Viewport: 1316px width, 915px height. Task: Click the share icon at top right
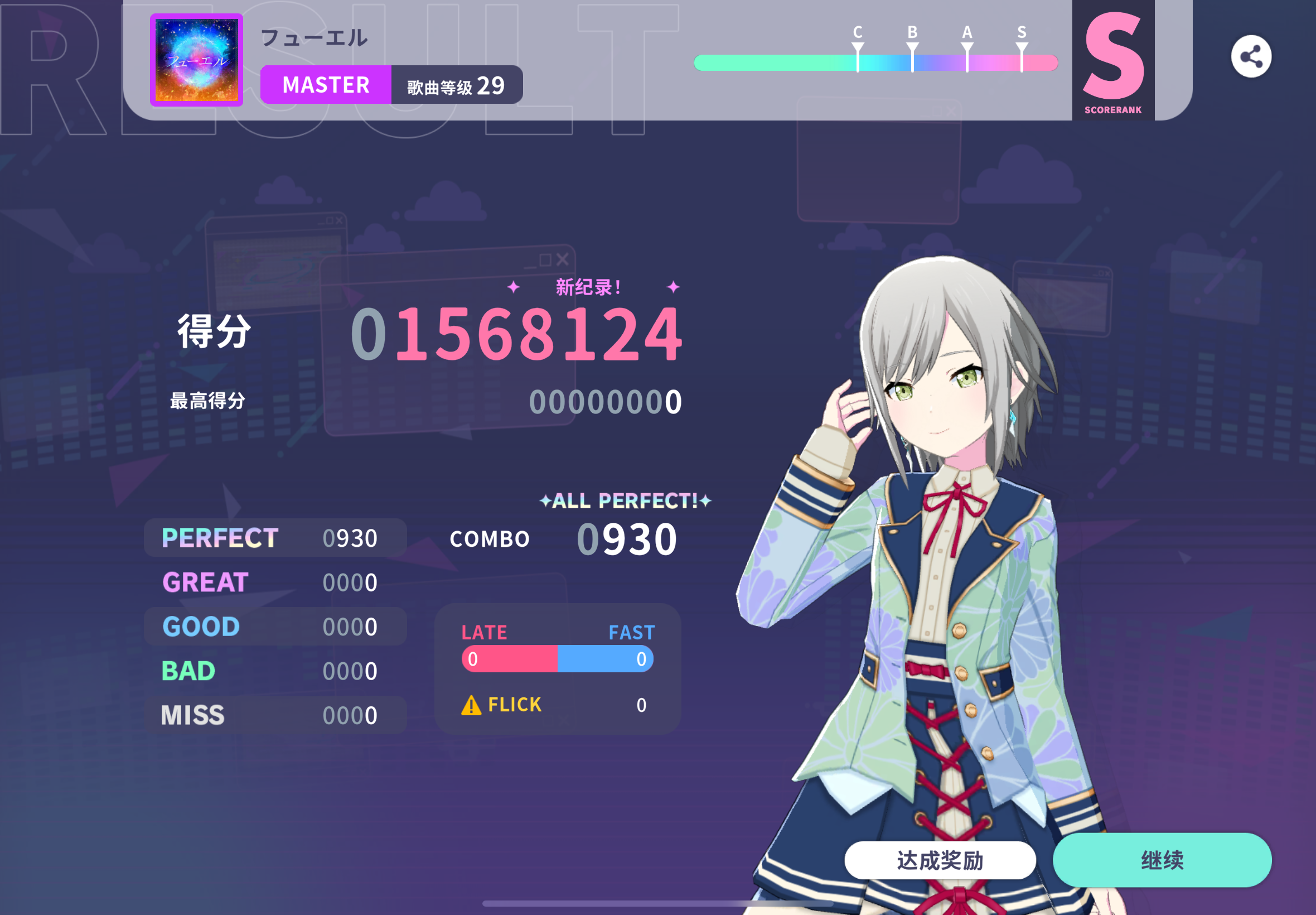1252,56
